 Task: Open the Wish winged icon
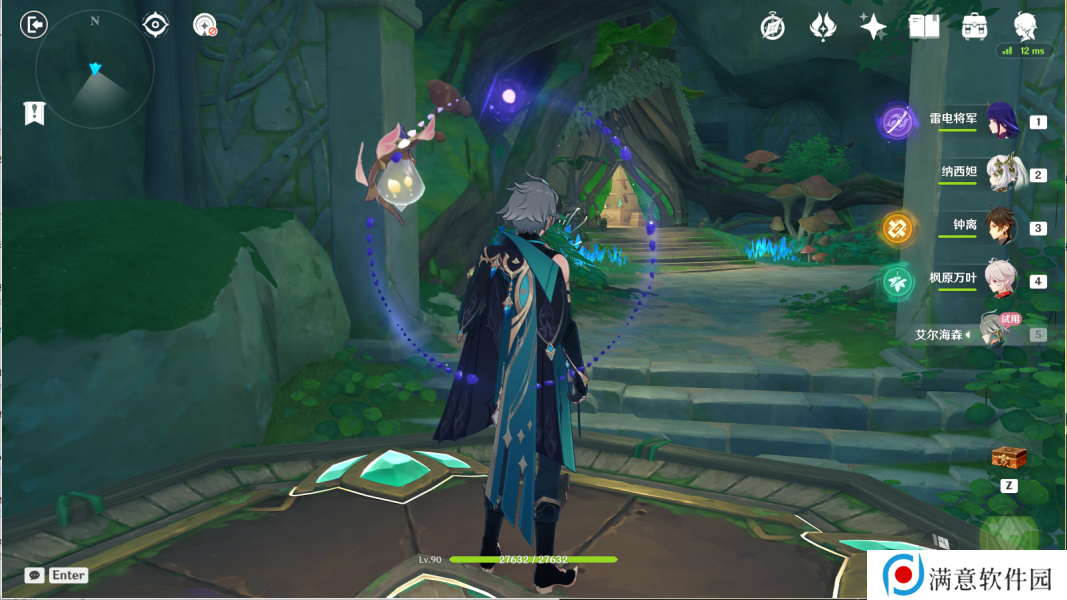click(822, 27)
